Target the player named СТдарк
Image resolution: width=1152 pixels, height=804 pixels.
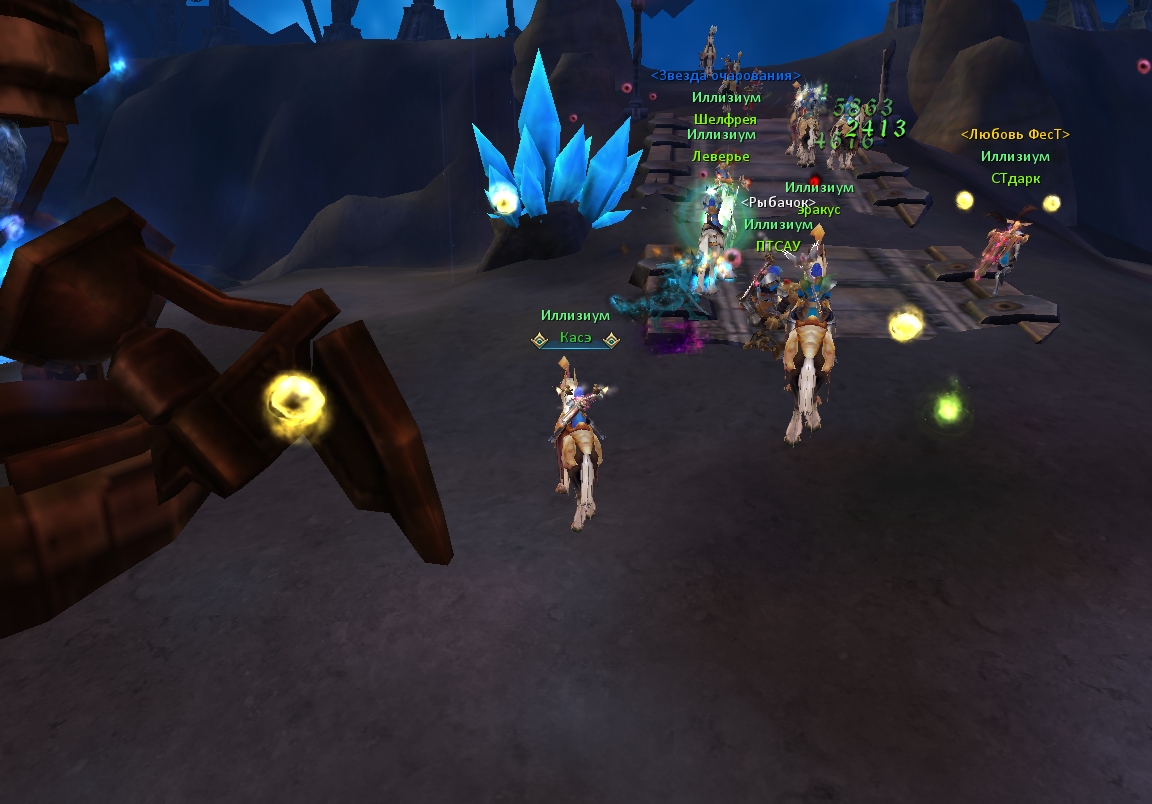[1015, 179]
